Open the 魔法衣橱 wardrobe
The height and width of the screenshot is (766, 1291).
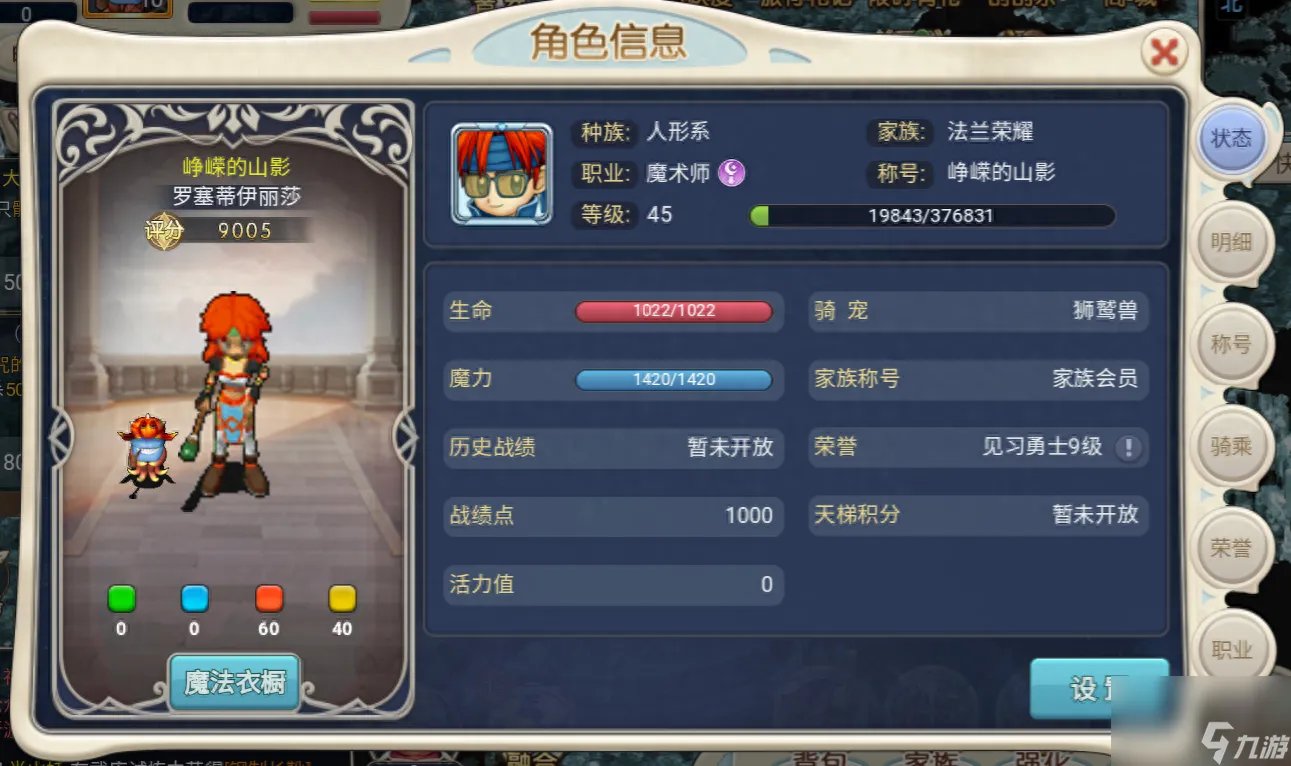[x=233, y=679]
